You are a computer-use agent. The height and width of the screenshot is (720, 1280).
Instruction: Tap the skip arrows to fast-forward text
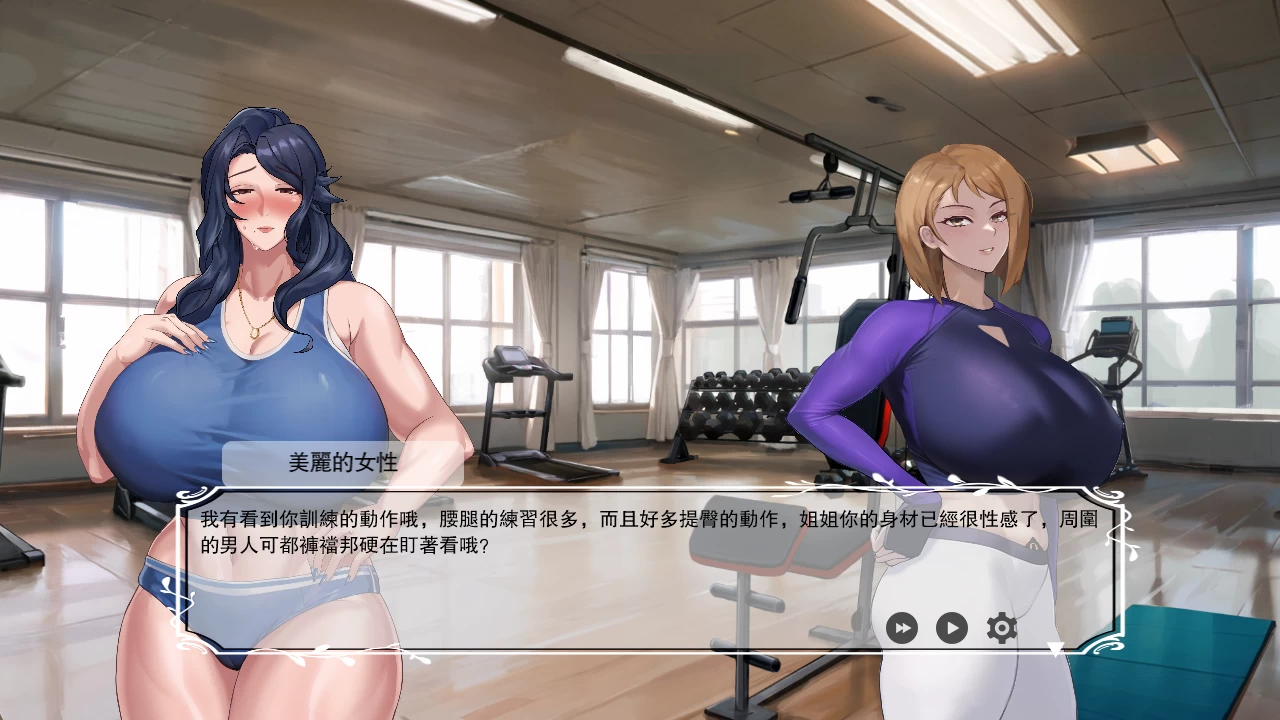point(903,628)
